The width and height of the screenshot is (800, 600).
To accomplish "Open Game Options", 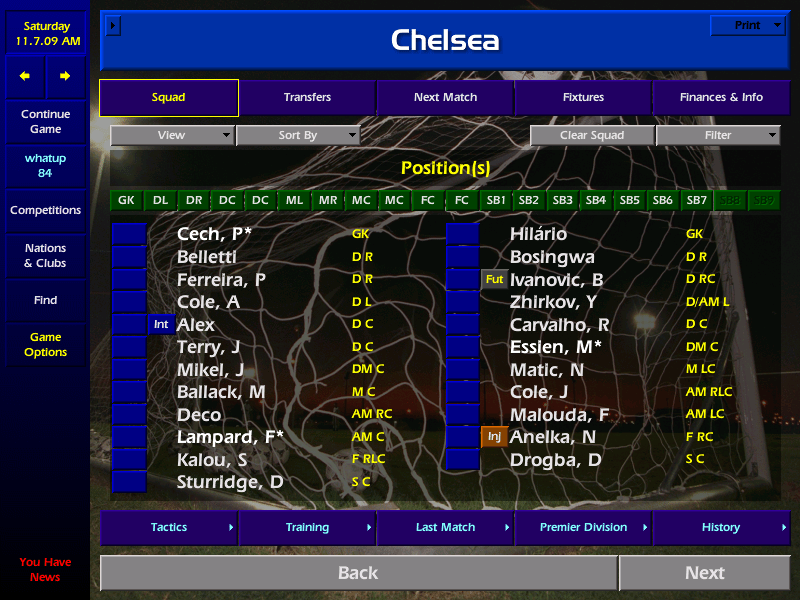I will pos(45,345).
